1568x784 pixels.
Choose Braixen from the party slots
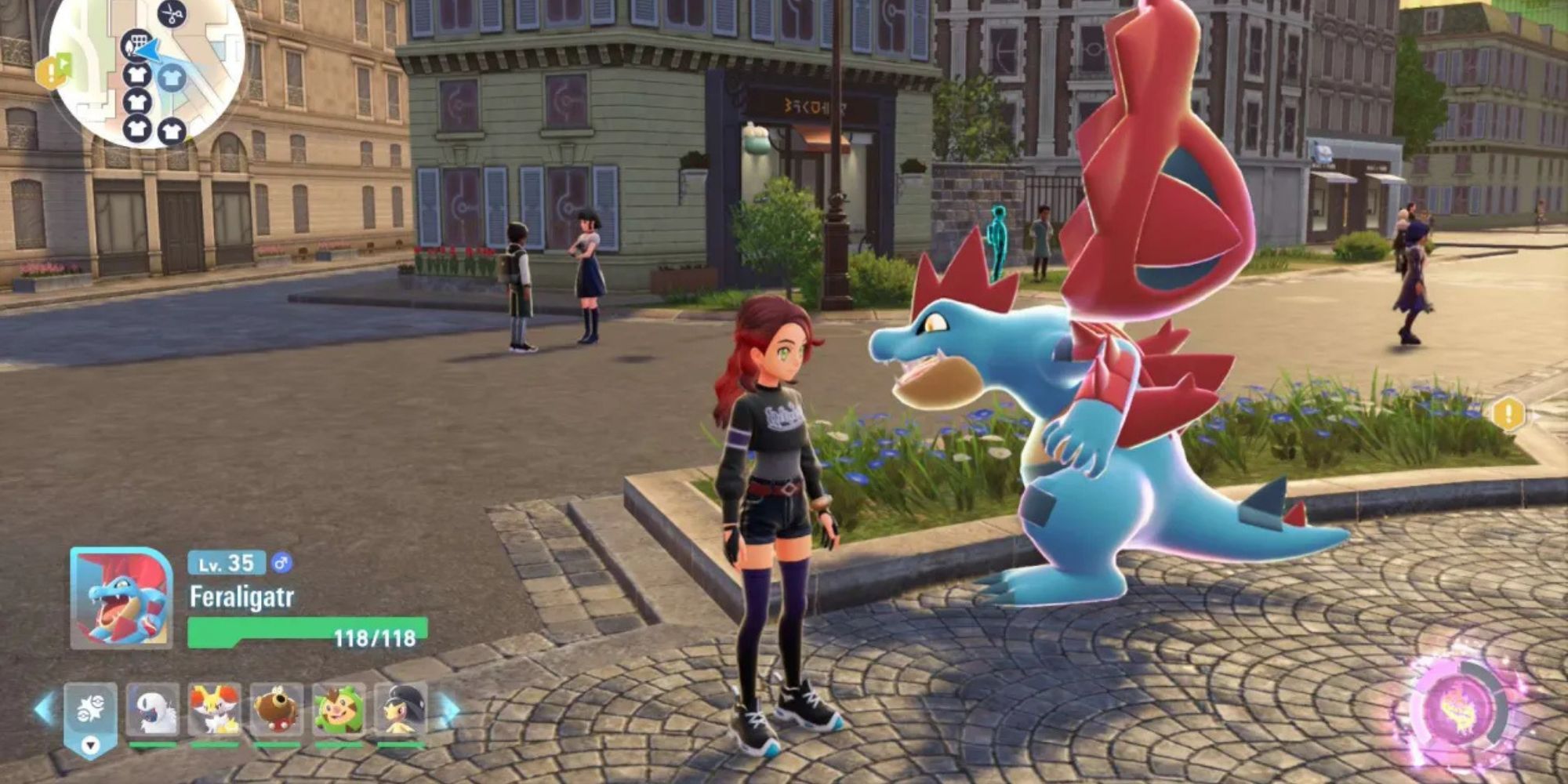(x=215, y=710)
